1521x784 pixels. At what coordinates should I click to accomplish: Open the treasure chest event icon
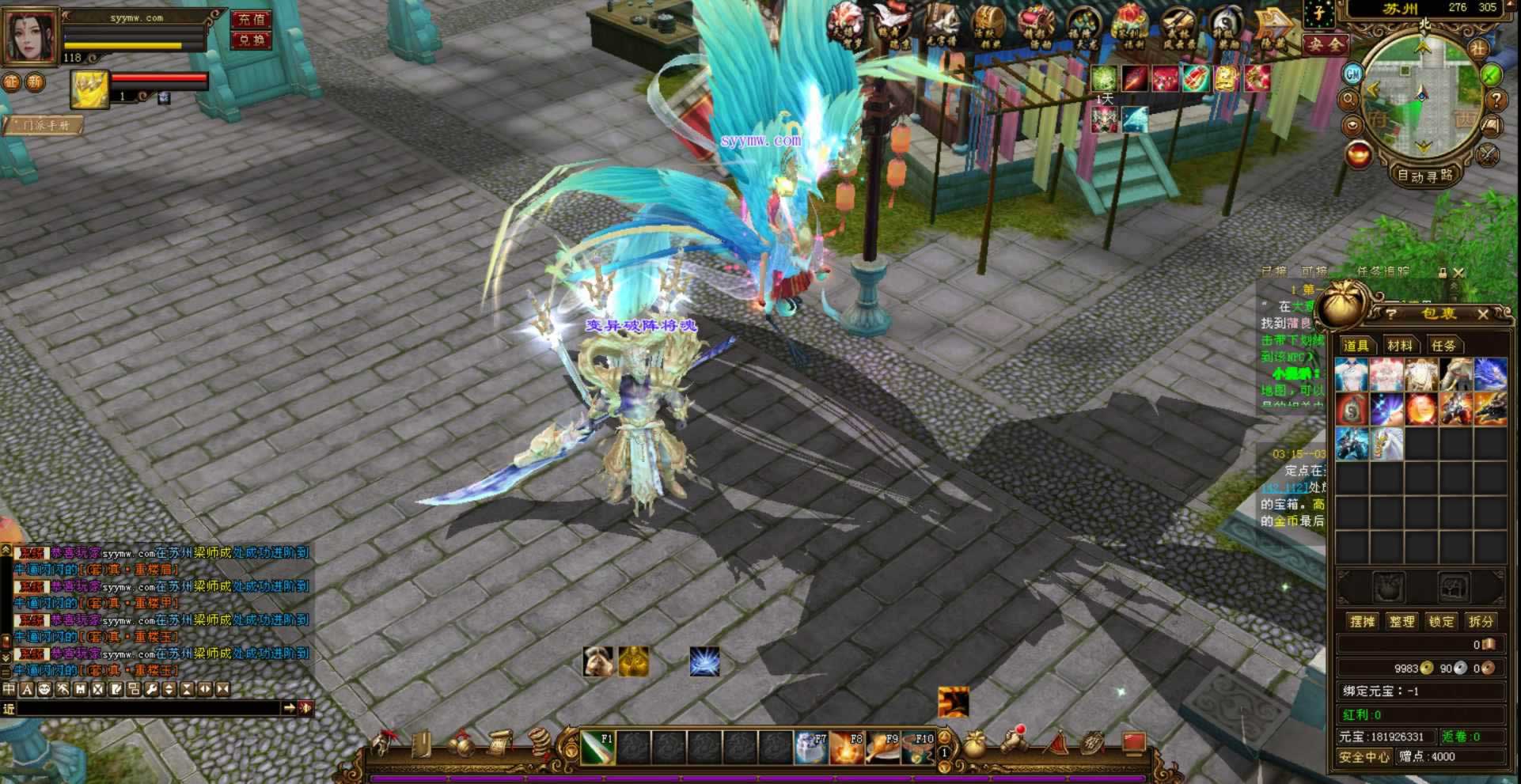pos(988,25)
